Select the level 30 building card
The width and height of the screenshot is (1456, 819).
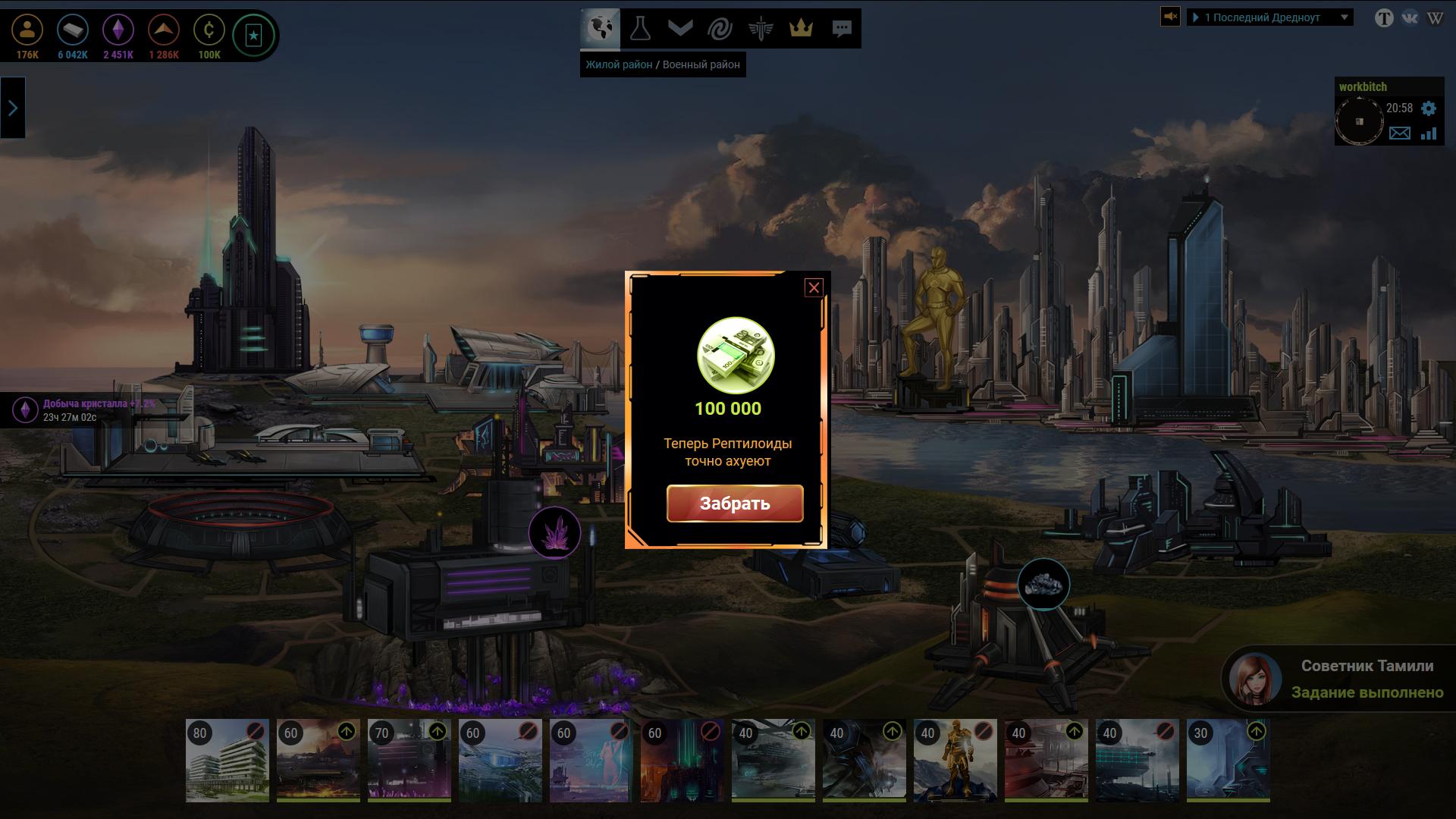pos(1228,761)
